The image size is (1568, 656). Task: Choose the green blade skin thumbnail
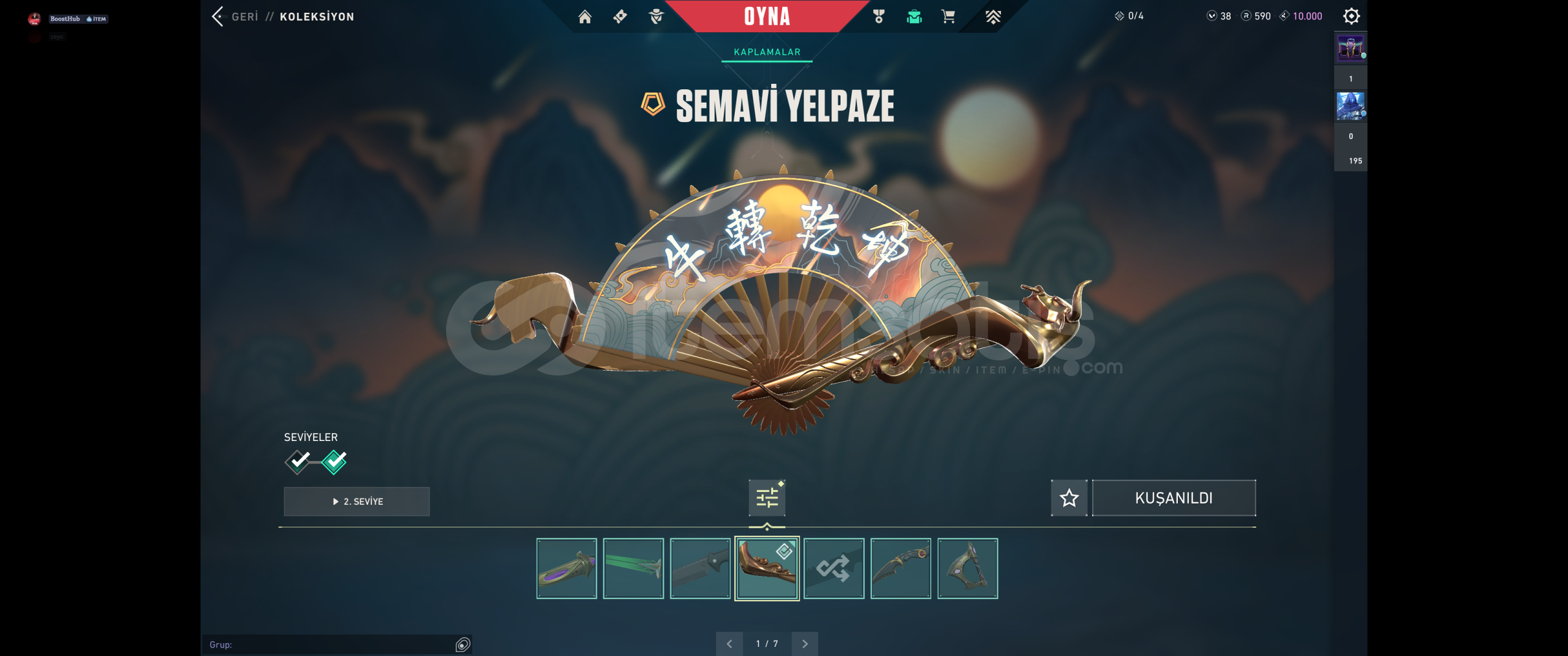coord(633,568)
